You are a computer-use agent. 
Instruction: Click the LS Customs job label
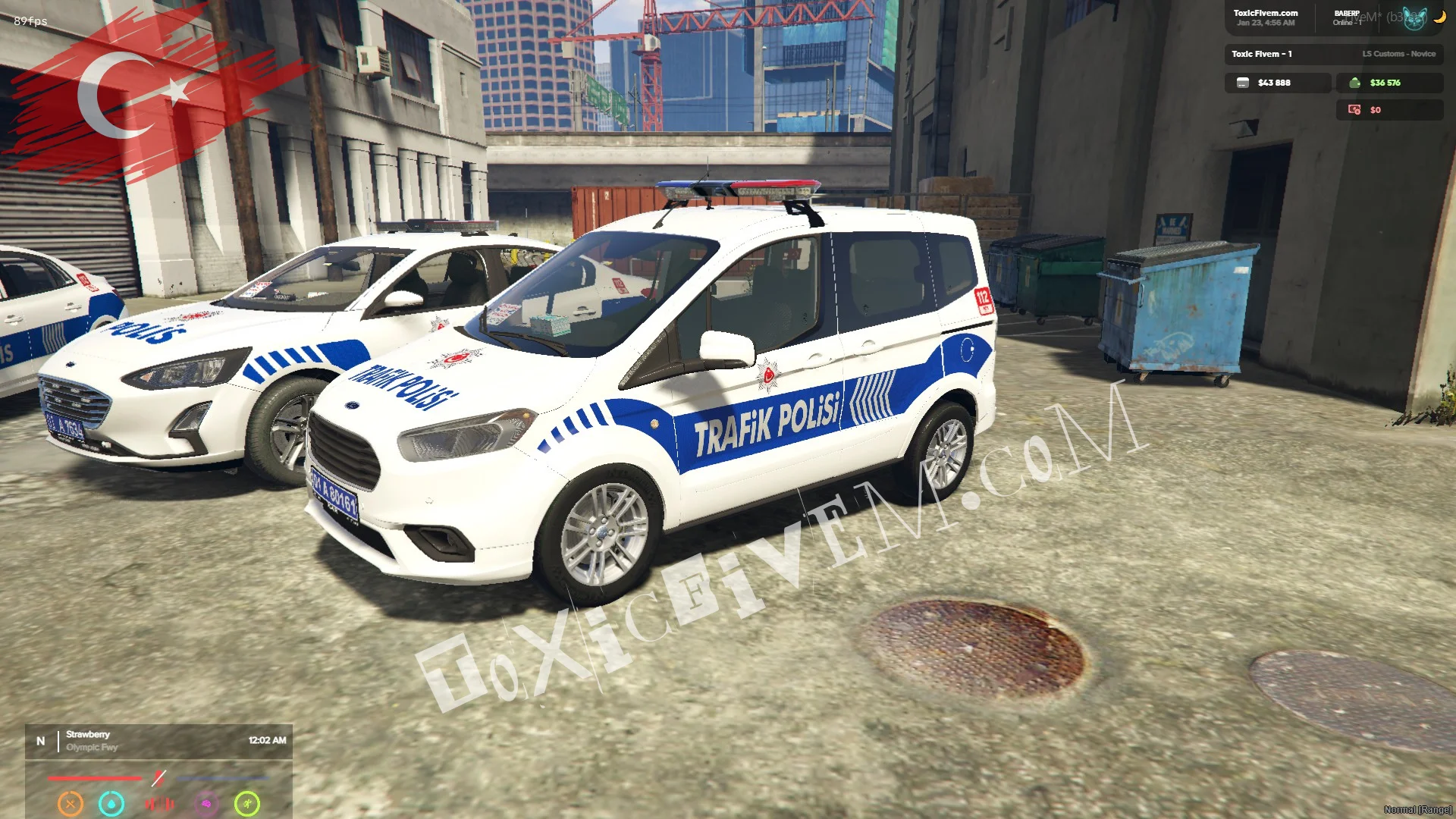tap(1398, 54)
